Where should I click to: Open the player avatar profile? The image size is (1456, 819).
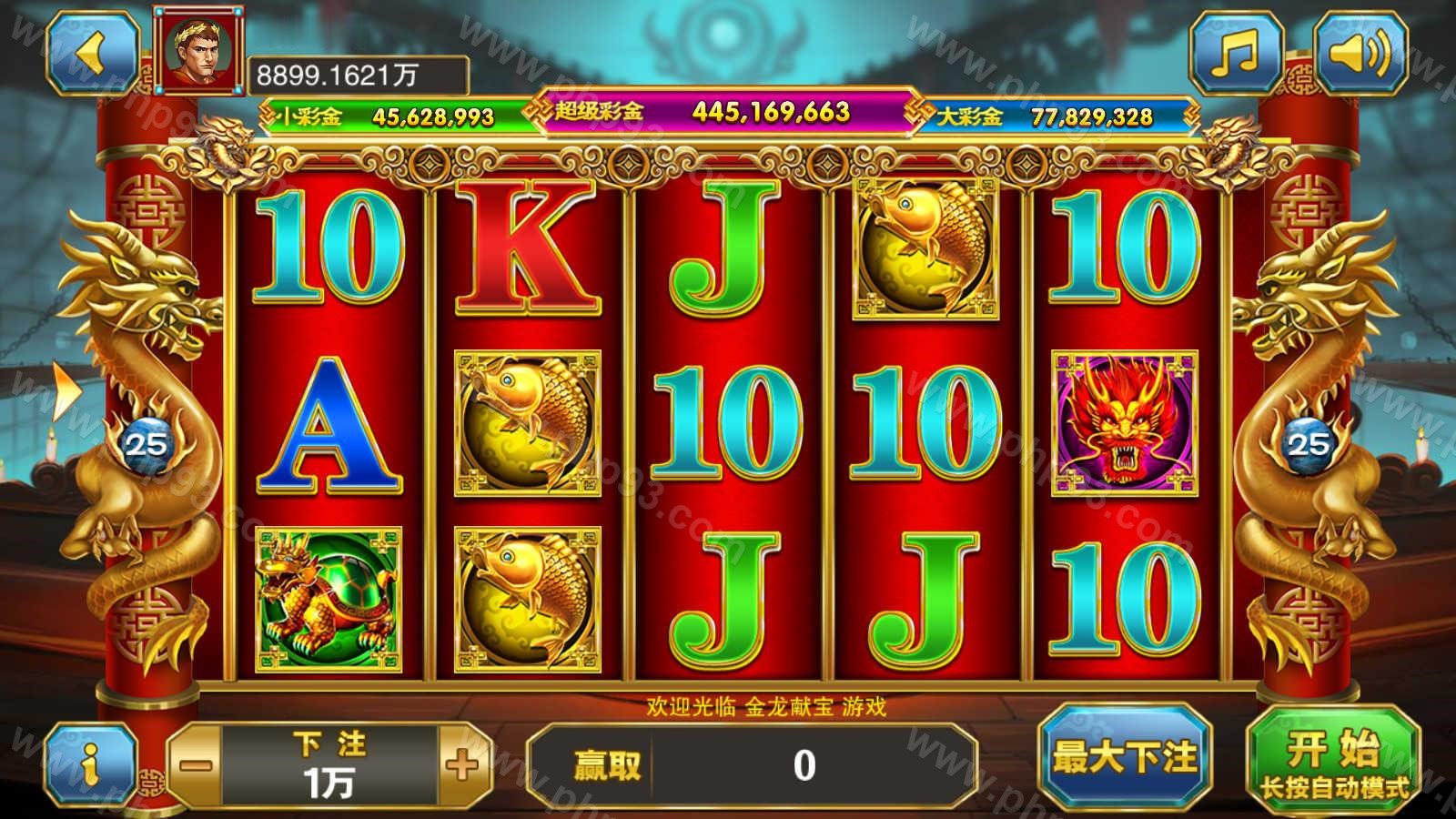(199, 51)
